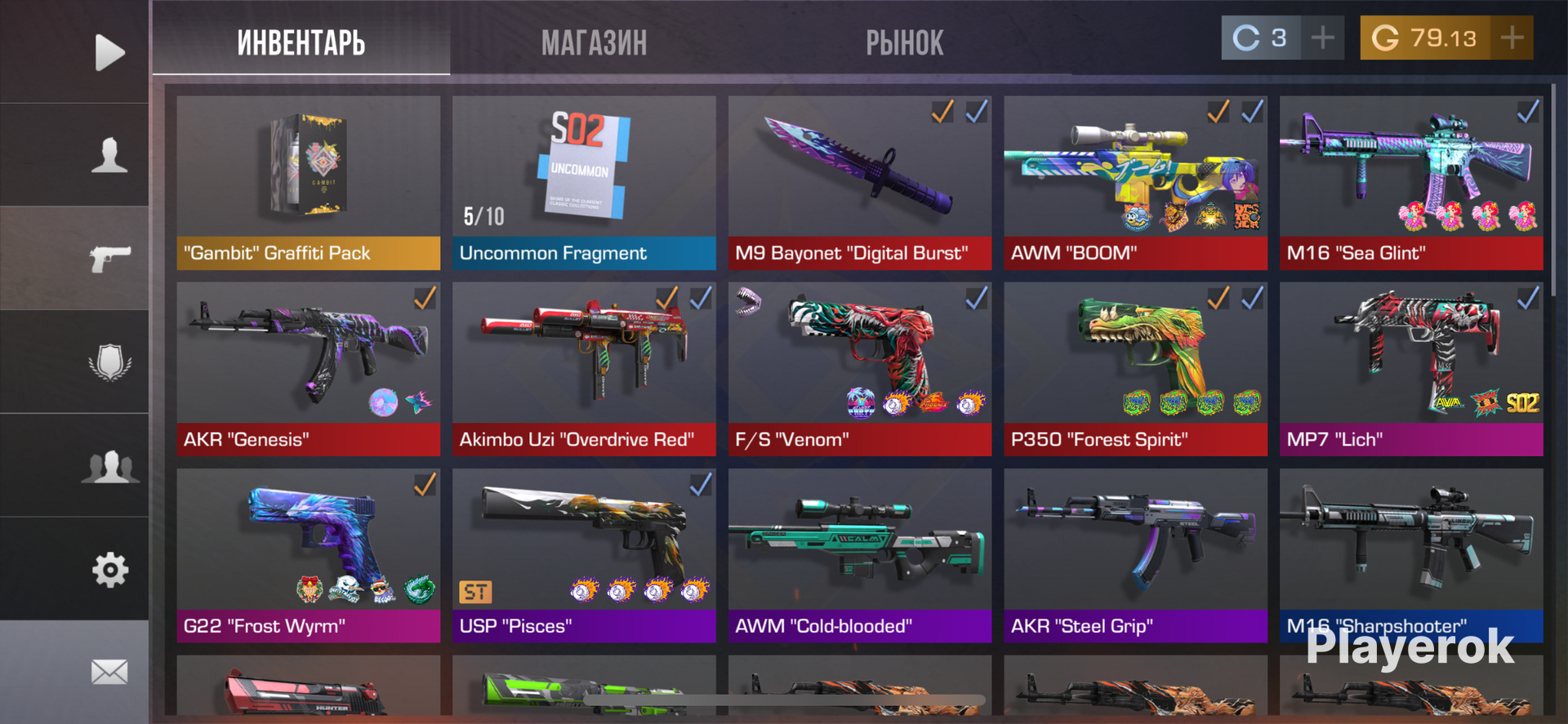Switch to the МАГАЗИН tab

[594, 42]
